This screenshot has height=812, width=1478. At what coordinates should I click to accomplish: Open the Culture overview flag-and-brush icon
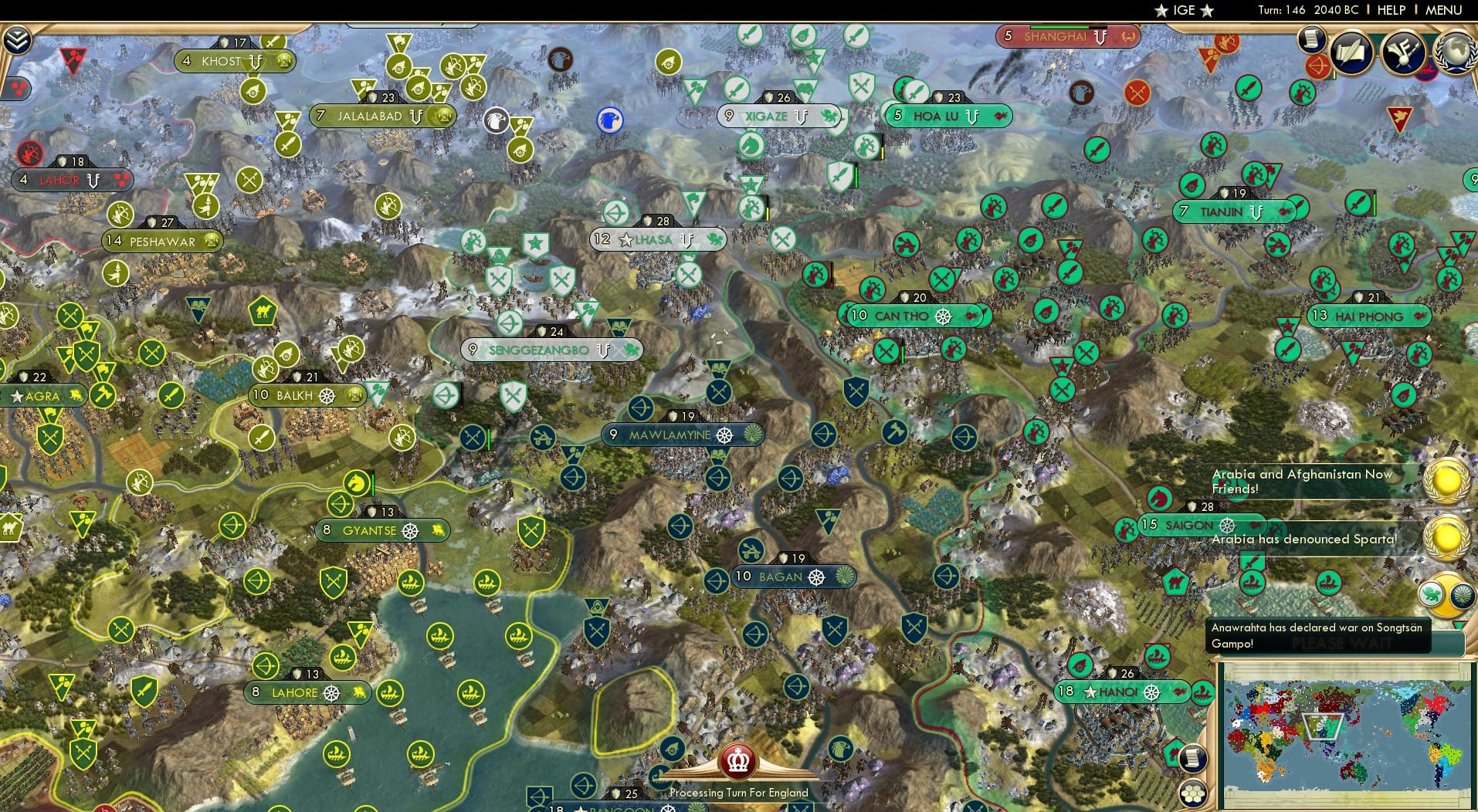[x=1402, y=52]
